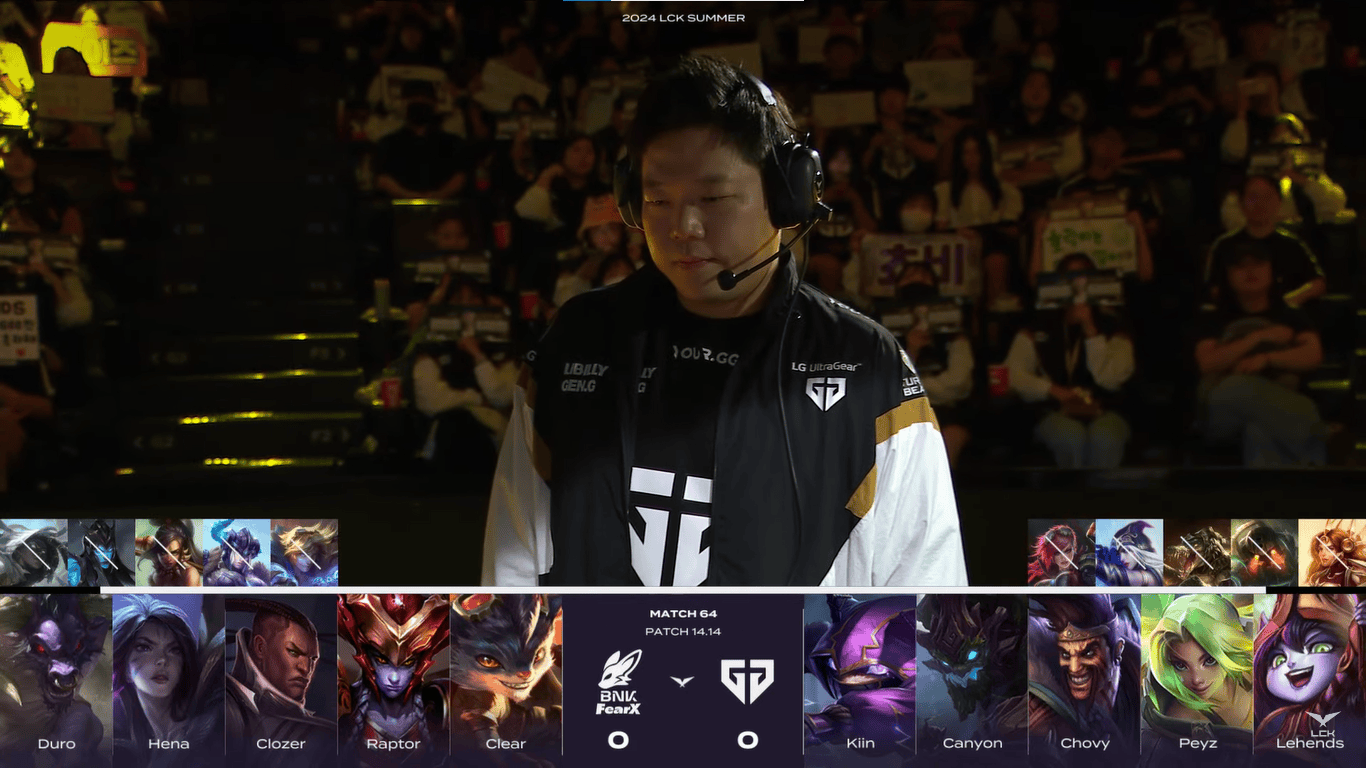Click the banned Kalista icon
Viewport: 1366px width, 768px height.
point(101,552)
